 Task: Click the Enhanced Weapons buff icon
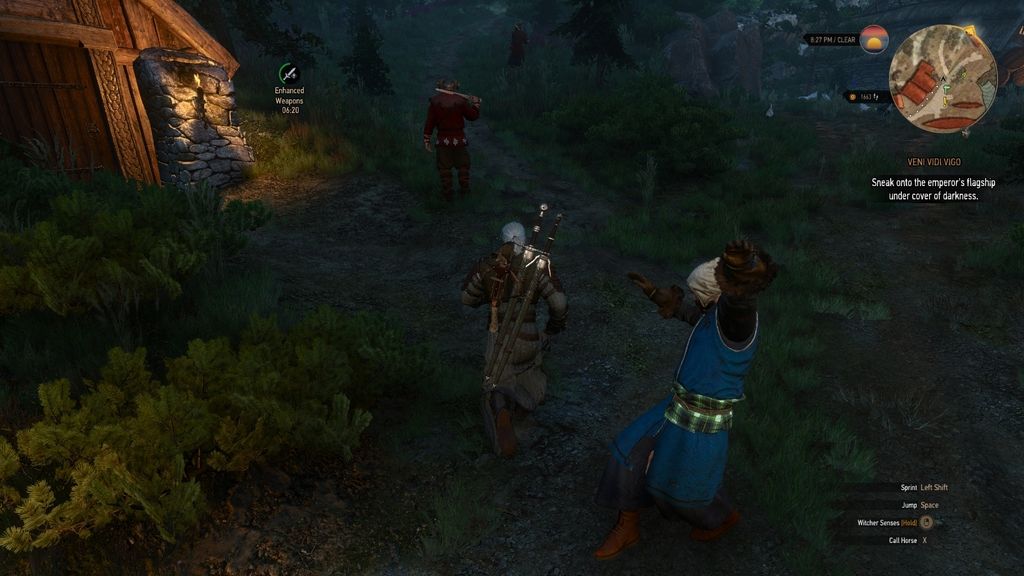click(289, 73)
